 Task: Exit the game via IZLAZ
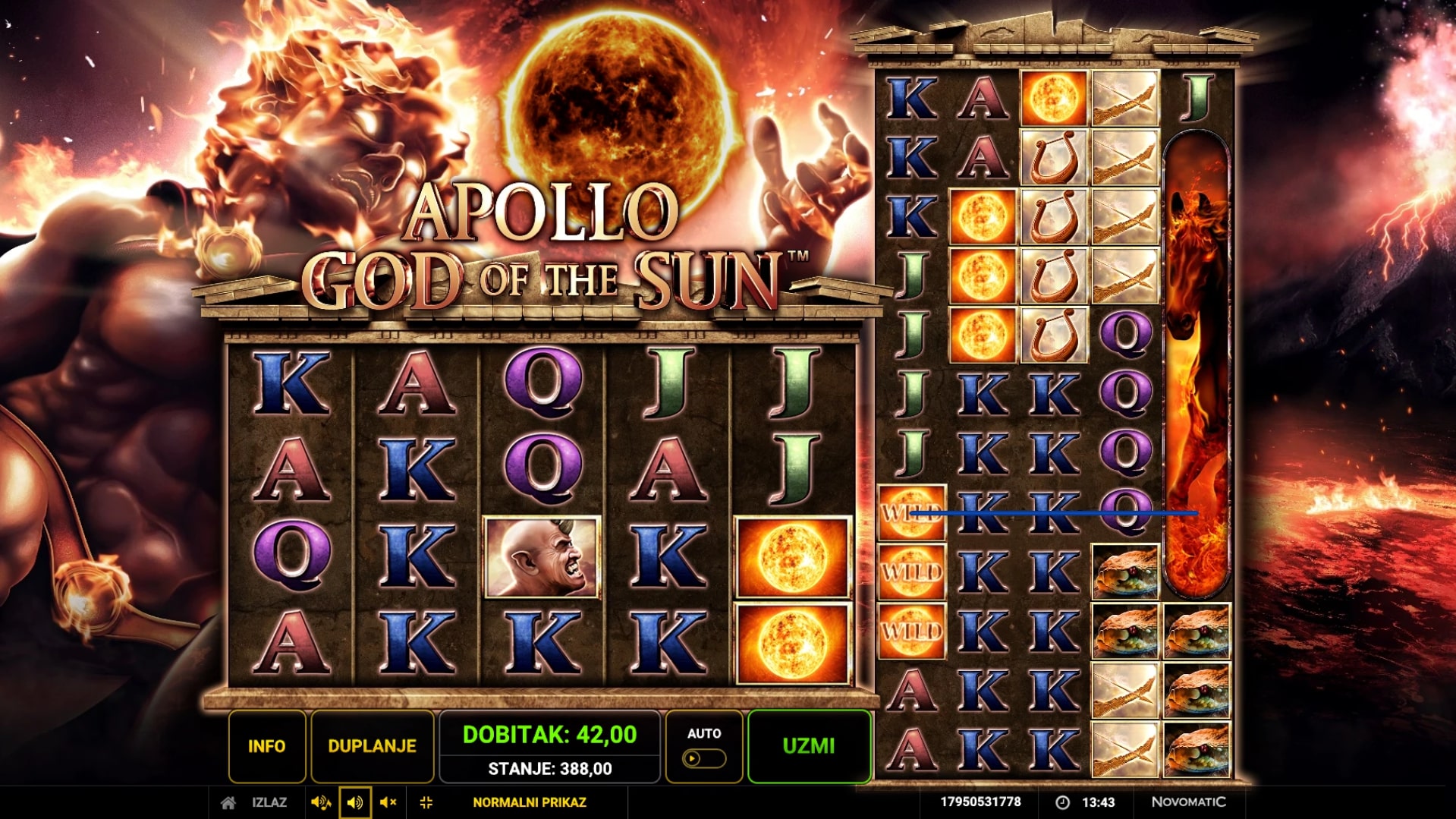click(x=269, y=802)
